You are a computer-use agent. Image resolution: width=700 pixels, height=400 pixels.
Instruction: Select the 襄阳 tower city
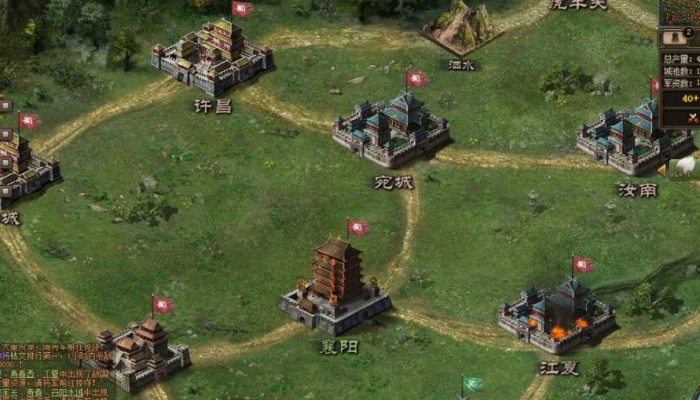click(336, 286)
